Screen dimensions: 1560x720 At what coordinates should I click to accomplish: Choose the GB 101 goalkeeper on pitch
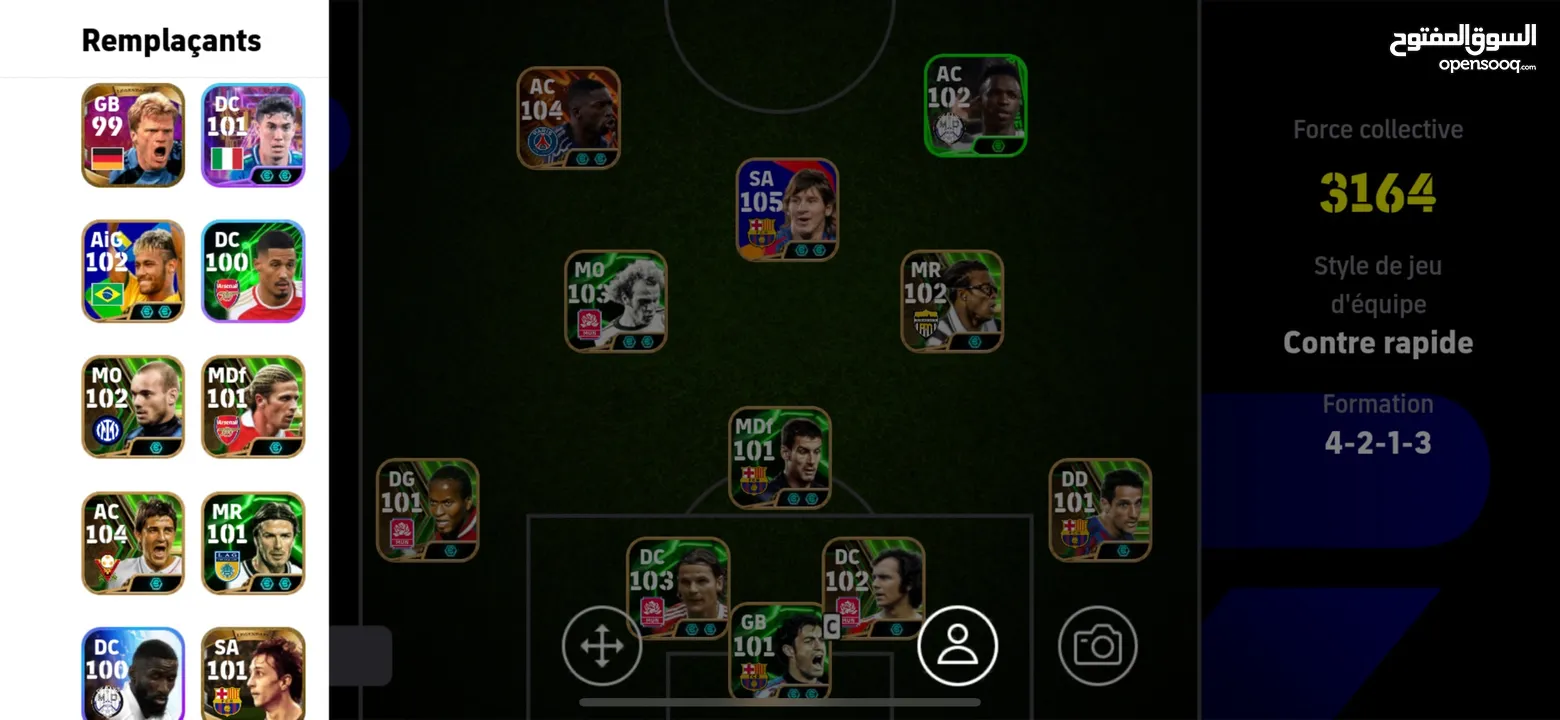[779, 652]
